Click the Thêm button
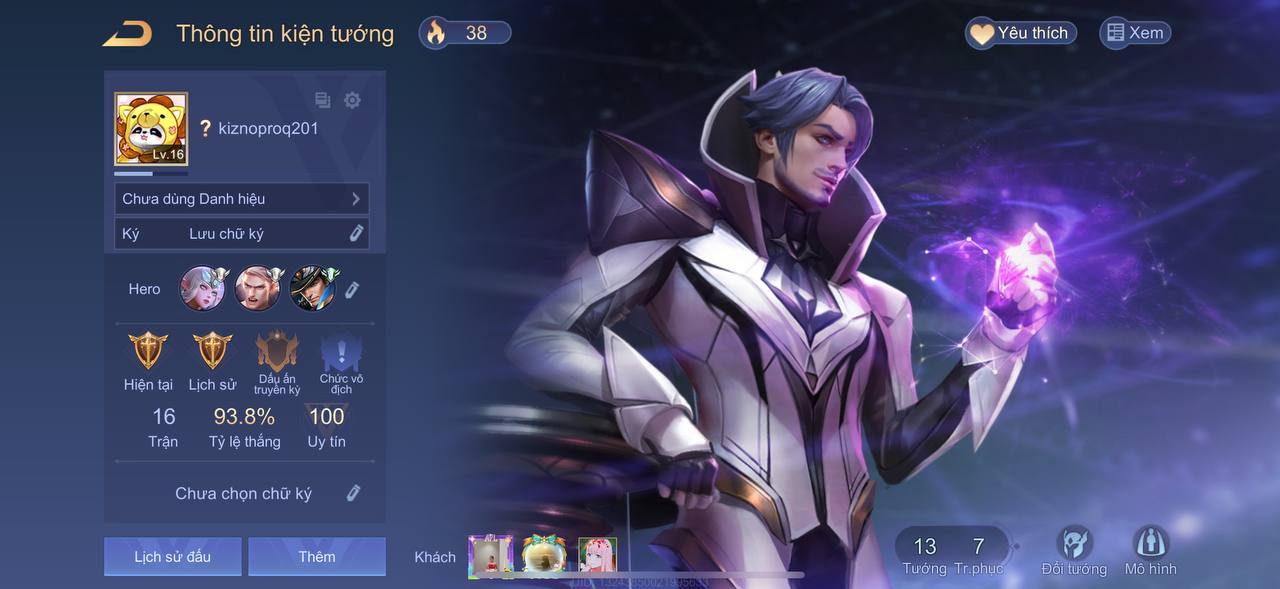 [316, 556]
